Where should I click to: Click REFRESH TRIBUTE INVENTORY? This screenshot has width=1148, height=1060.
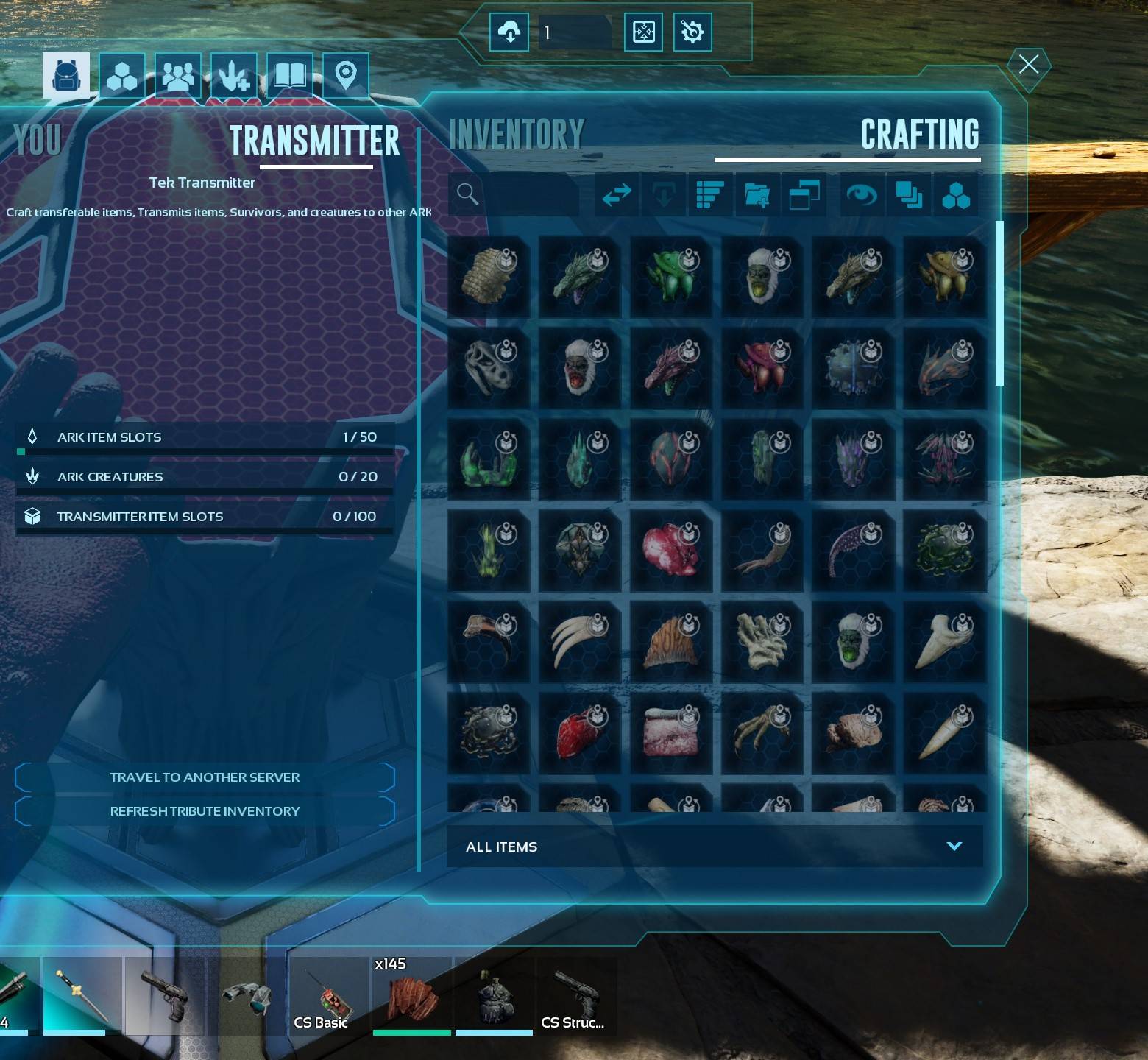point(205,810)
